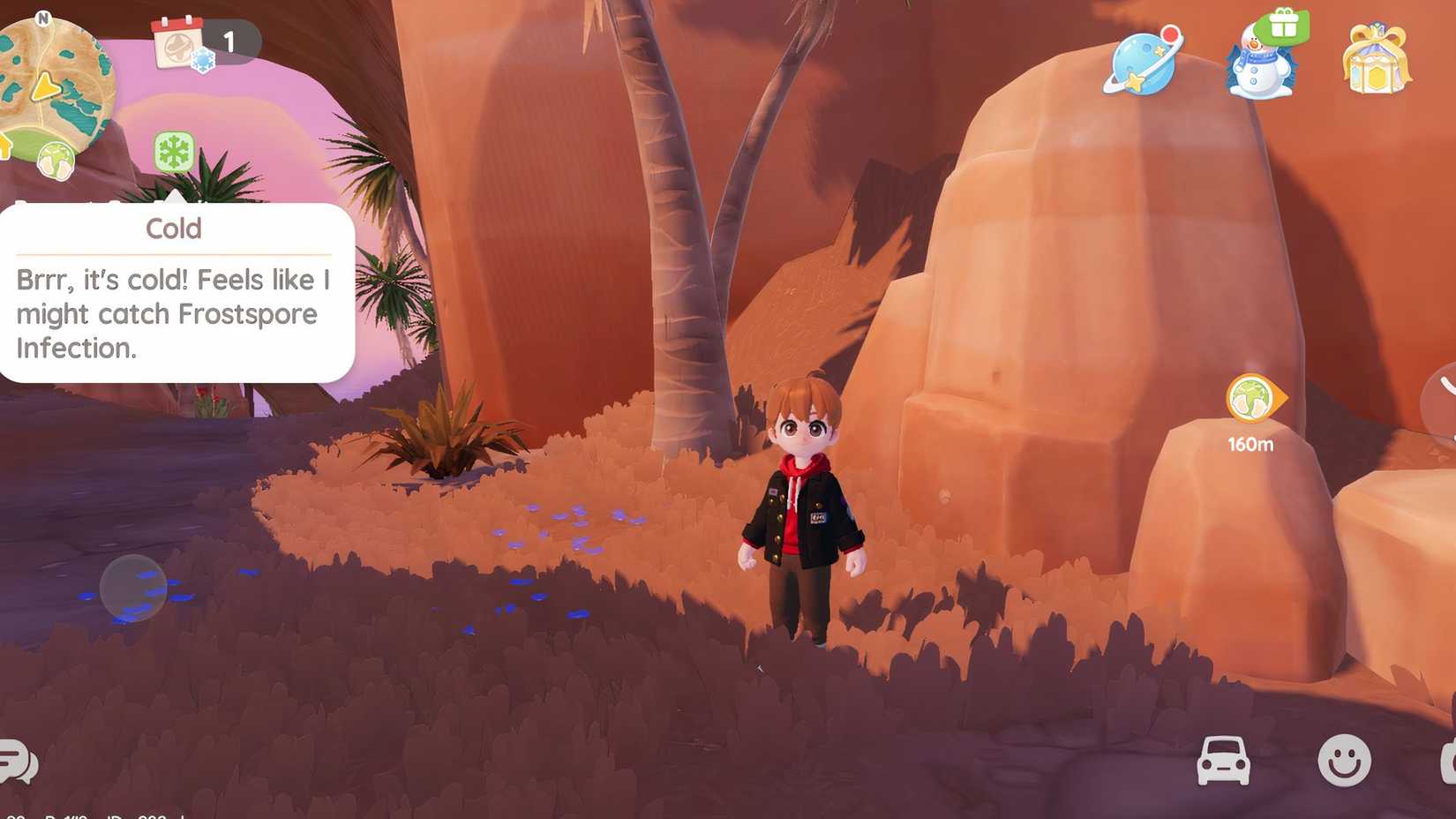Click the N compass marker on the minimap

[x=42, y=18]
